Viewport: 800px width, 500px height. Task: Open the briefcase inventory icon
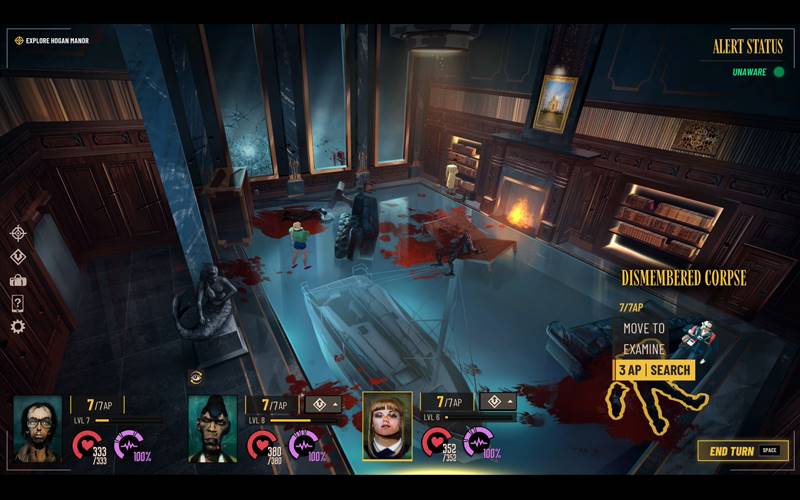pyautogui.click(x=17, y=280)
